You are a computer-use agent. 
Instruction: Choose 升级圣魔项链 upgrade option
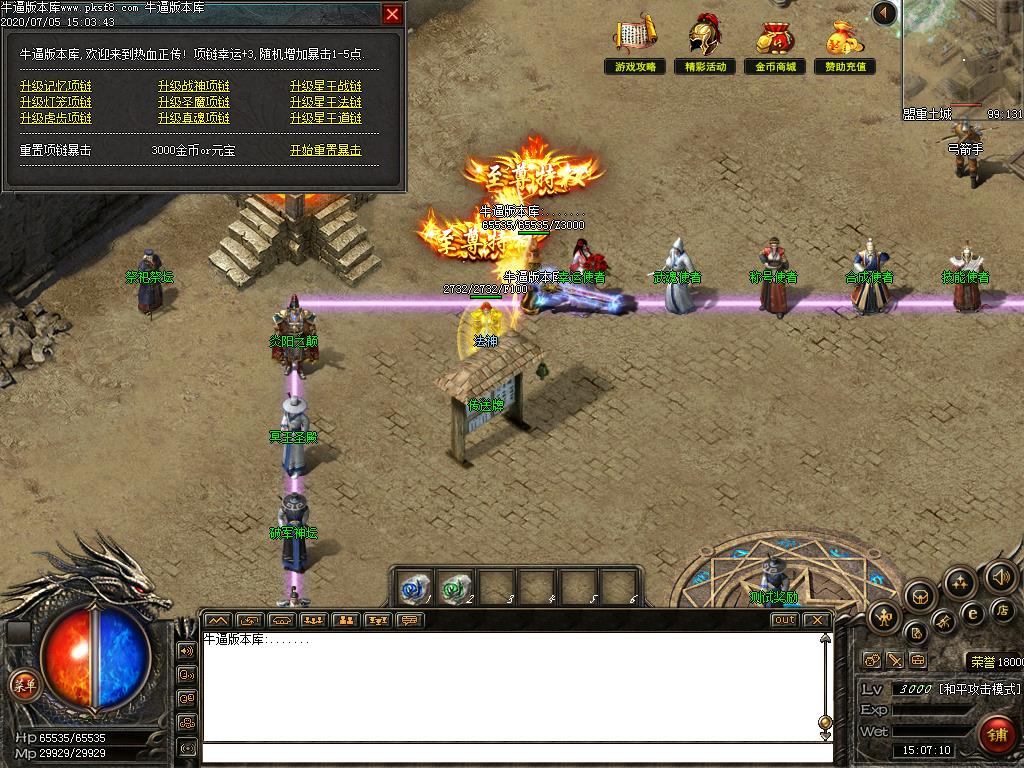[193, 102]
